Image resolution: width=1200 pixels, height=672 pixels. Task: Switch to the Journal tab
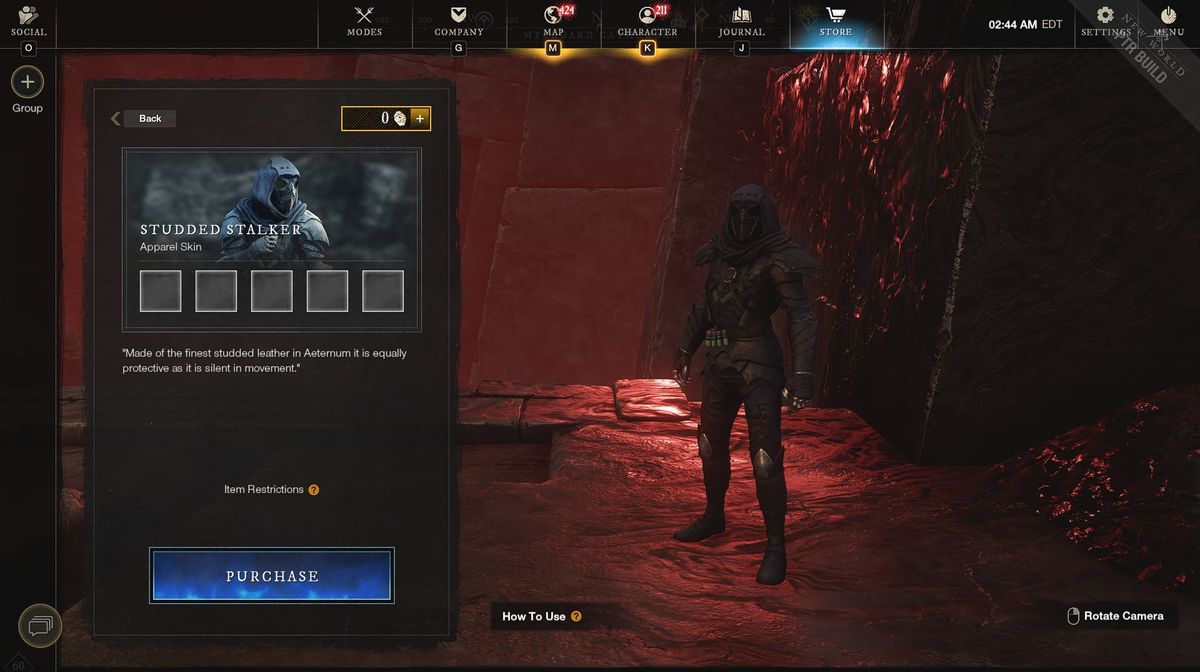tap(741, 21)
